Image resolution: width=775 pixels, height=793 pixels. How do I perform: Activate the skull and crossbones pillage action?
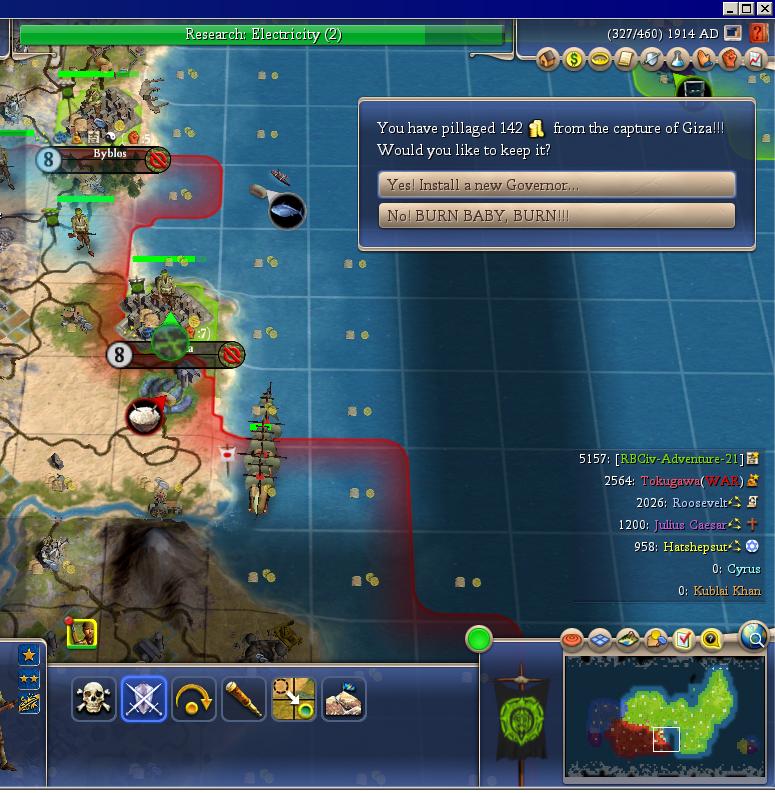coord(95,699)
